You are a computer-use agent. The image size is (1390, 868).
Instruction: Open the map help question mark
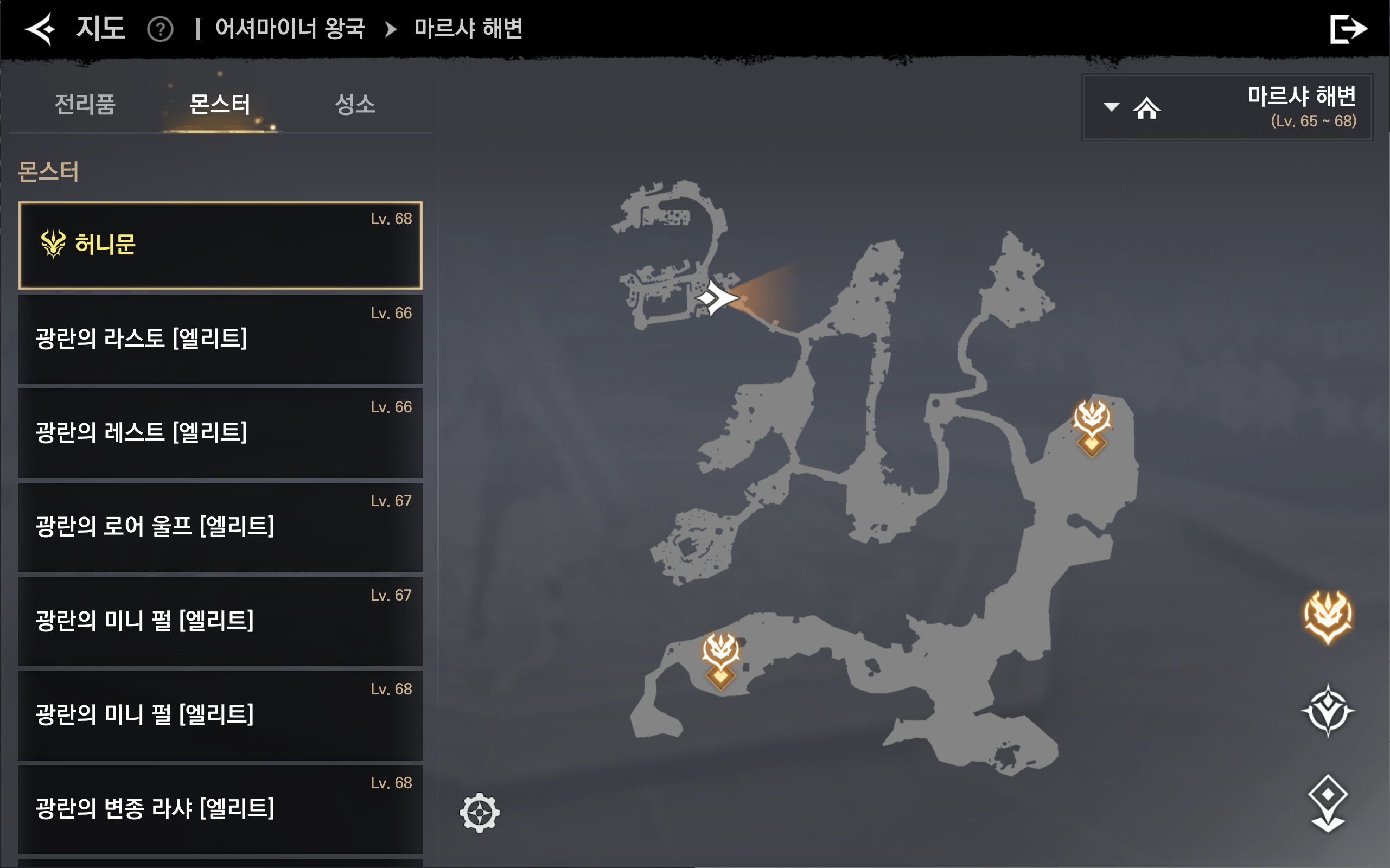tap(160, 29)
